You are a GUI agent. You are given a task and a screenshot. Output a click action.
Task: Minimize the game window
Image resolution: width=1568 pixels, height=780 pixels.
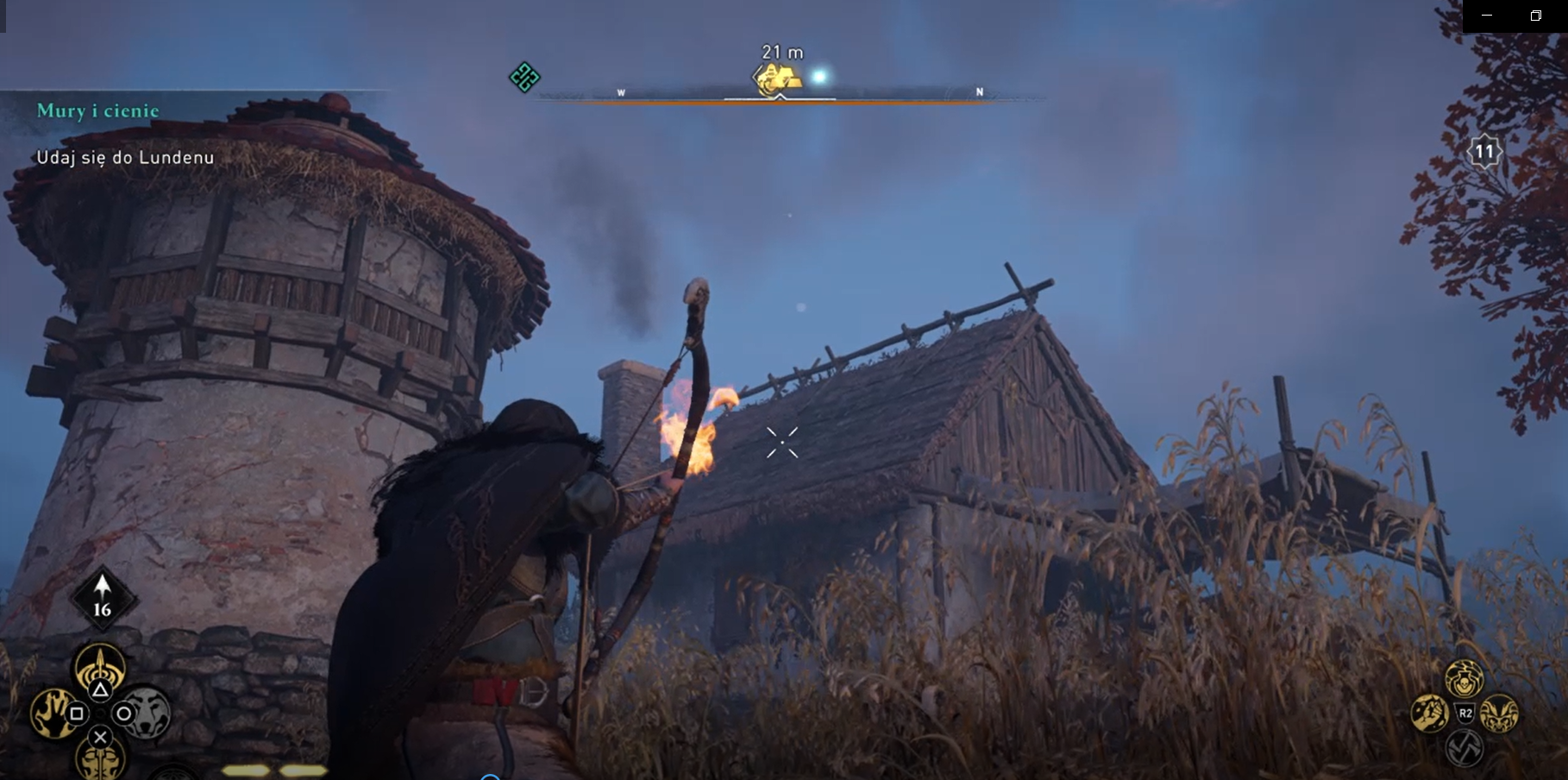coord(1486,16)
